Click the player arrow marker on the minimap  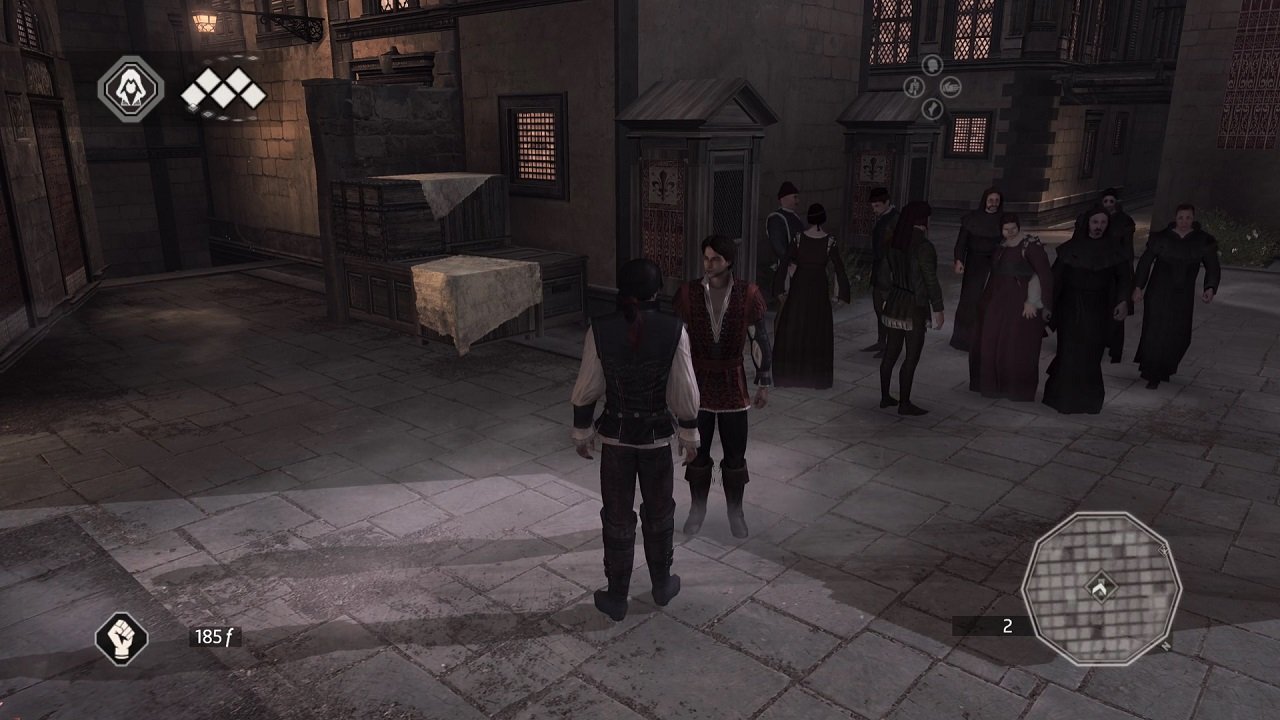[1100, 588]
